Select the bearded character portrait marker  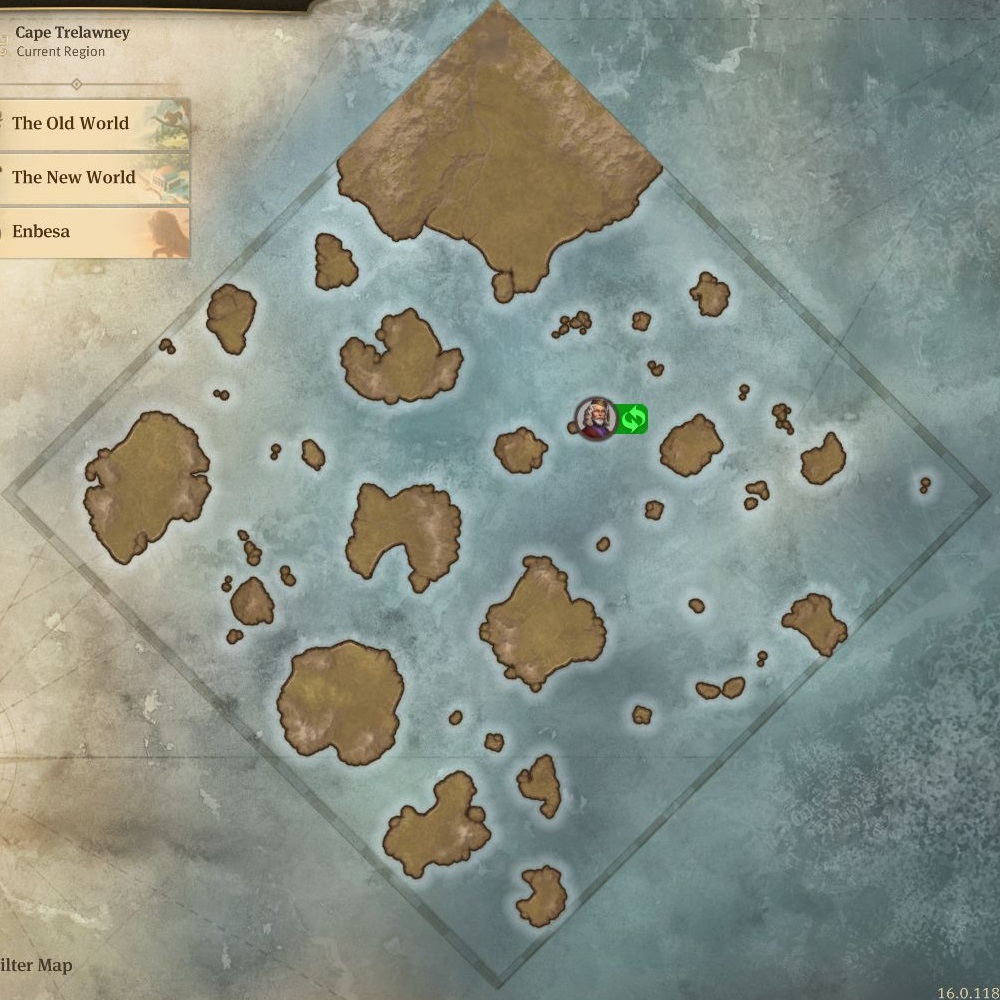pos(596,419)
